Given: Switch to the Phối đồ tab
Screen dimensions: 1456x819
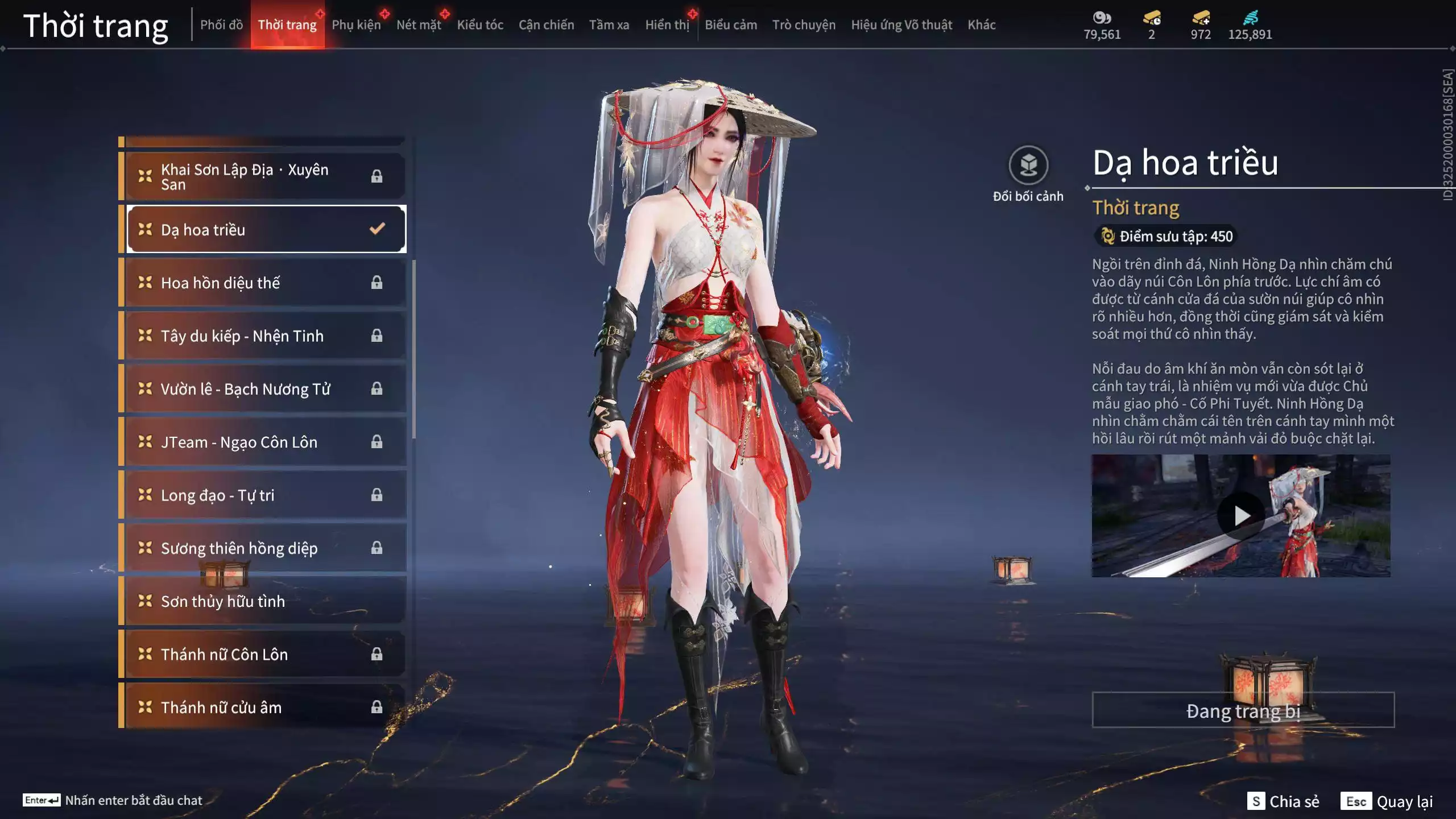Looking at the screenshot, I should tap(221, 25).
